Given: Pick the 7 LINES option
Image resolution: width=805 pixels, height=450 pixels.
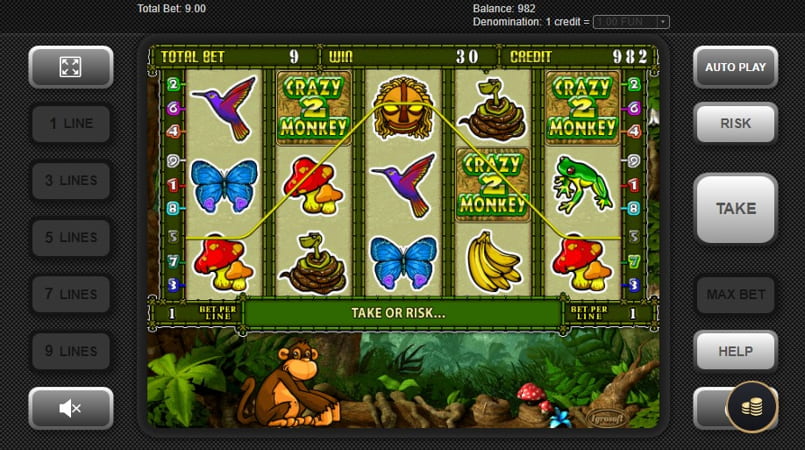Looking at the screenshot, I should click(70, 295).
